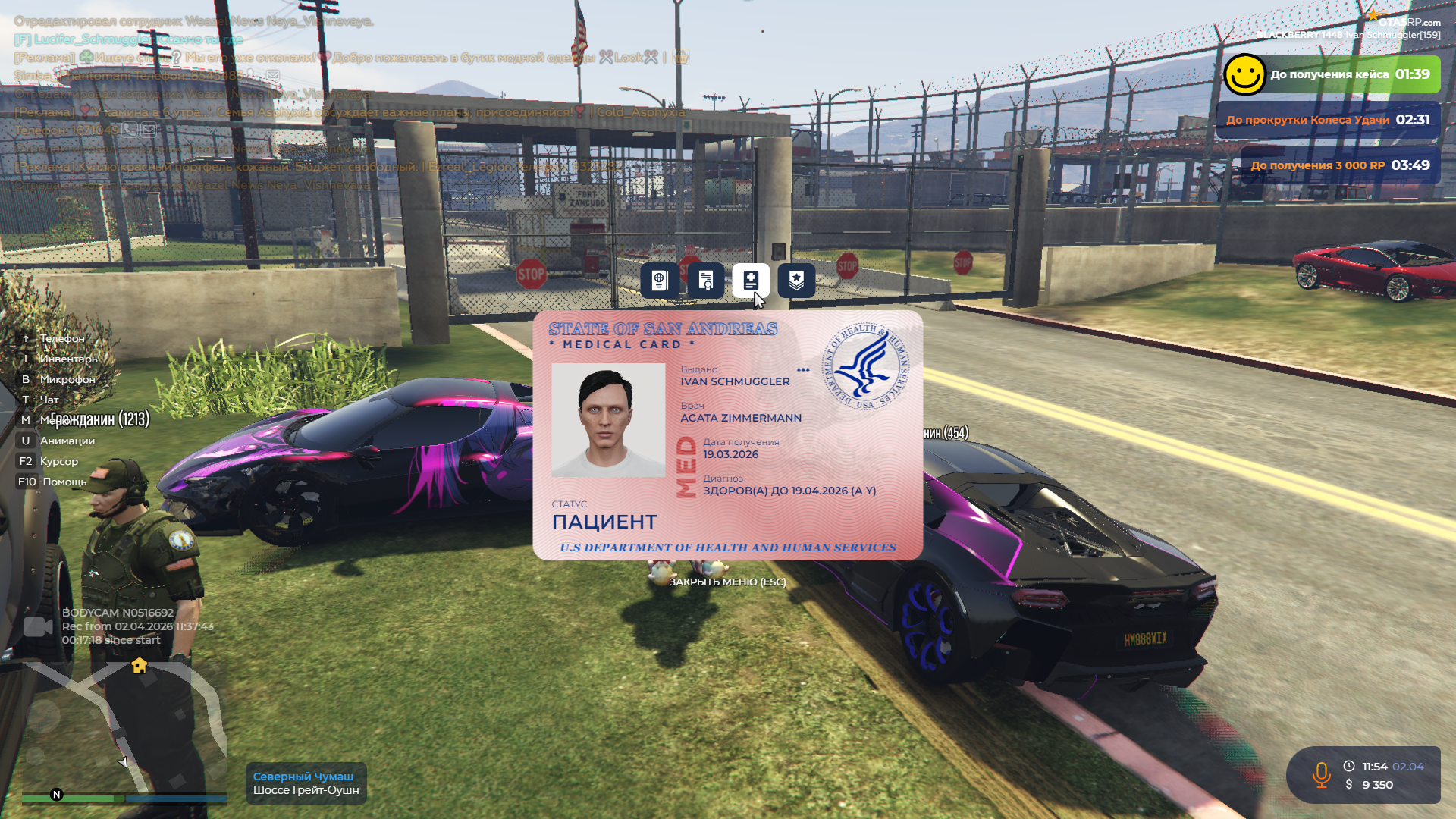Viewport: 1456px width, 819px height.
Task: Open the passport document tab
Action: coord(659,281)
